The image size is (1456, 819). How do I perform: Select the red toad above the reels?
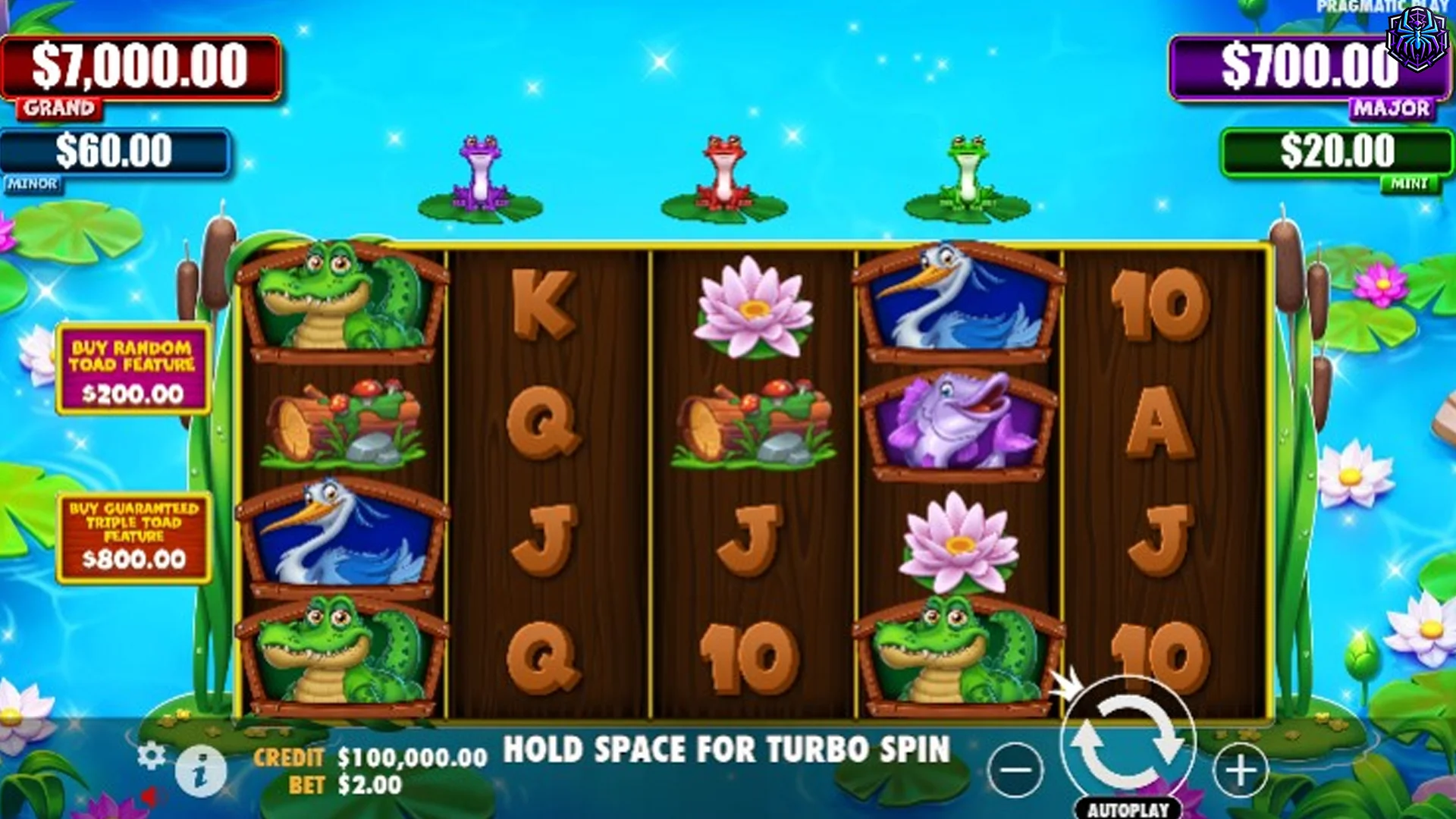coord(724,168)
